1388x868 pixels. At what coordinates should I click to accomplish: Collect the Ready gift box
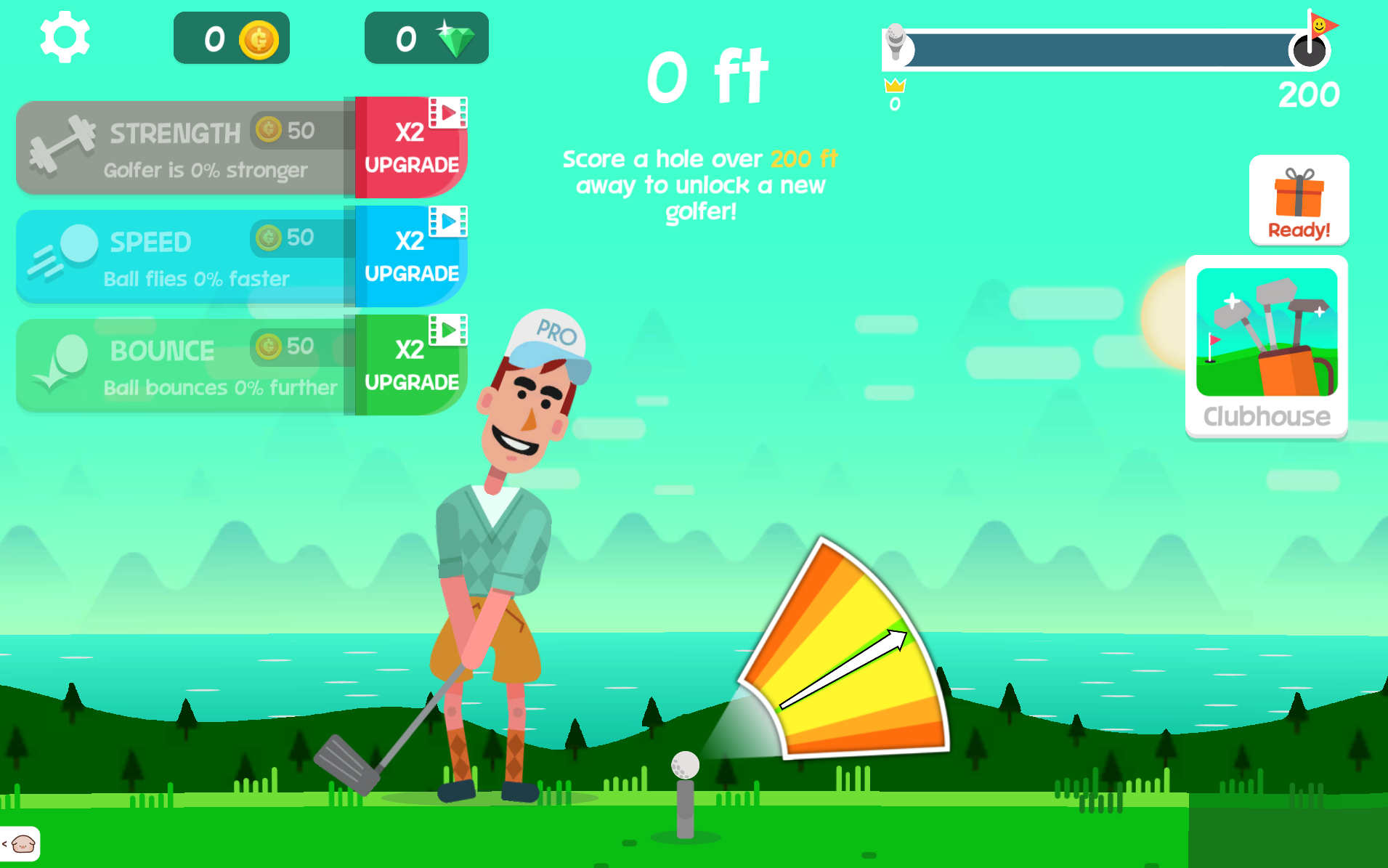(1299, 200)
